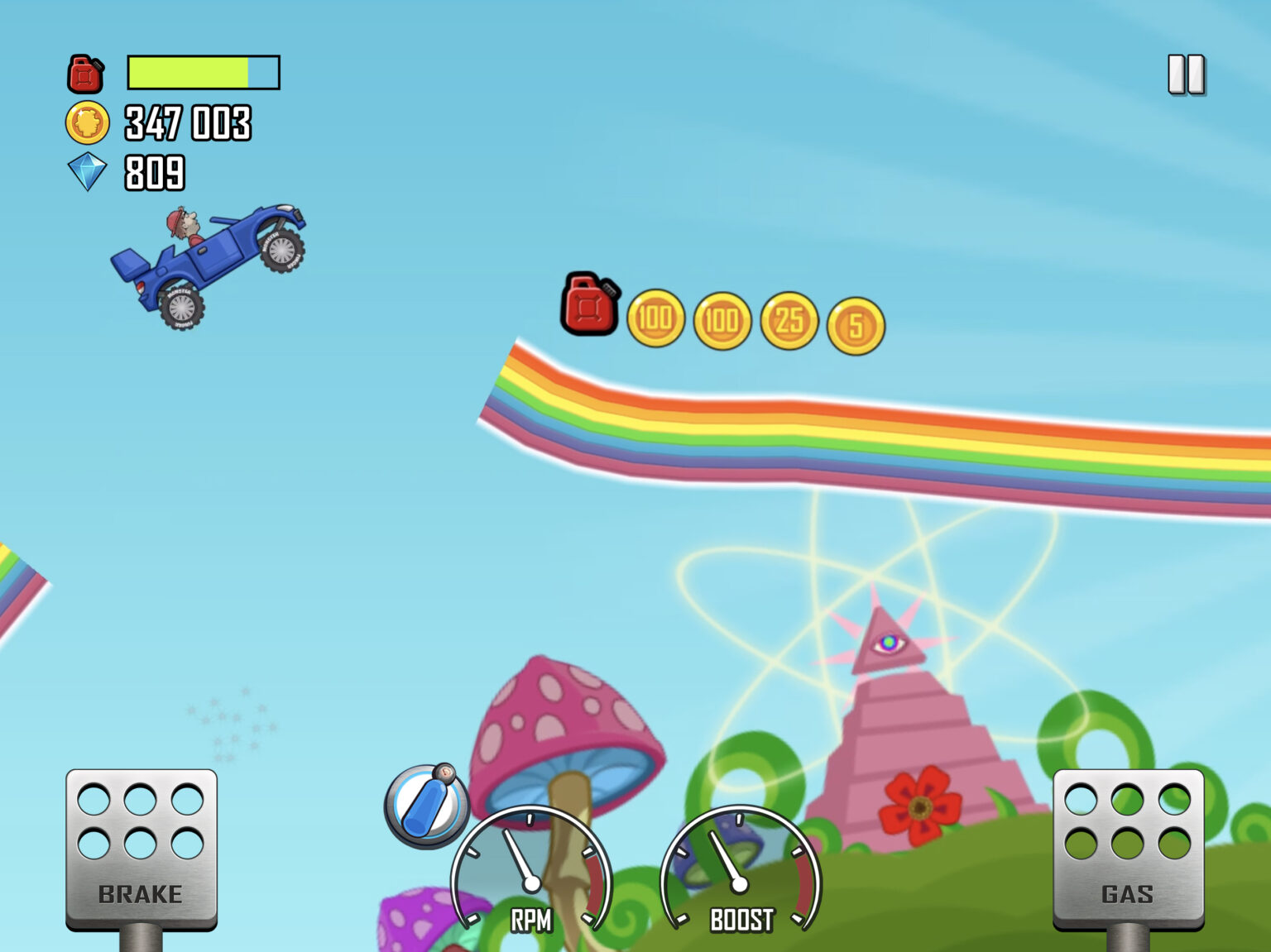Pause the game with the pause button
Viewport: 1271px width, 952px height.
(x=1186, y=75)
